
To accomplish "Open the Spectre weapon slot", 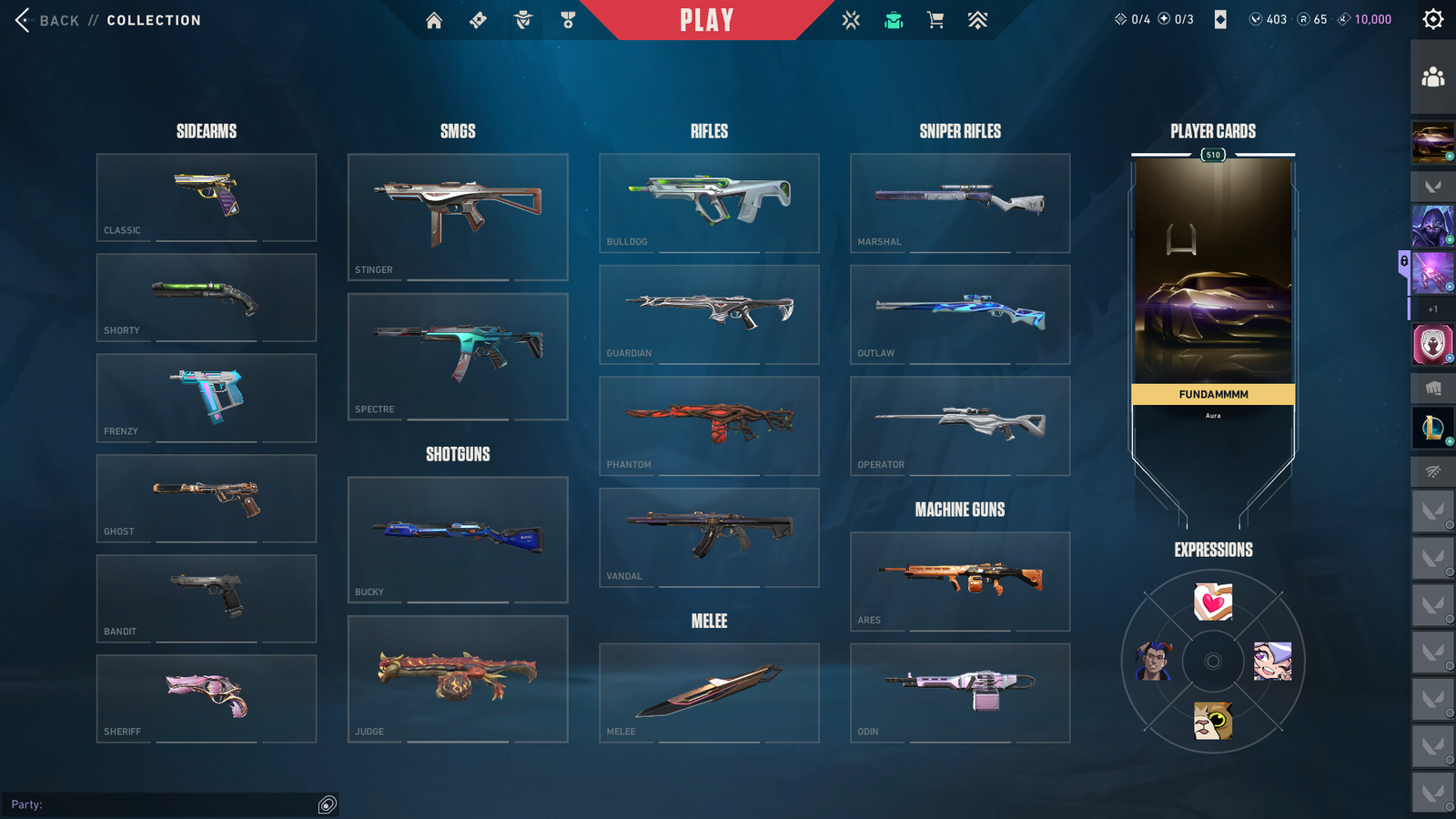I will click(458, 356).
